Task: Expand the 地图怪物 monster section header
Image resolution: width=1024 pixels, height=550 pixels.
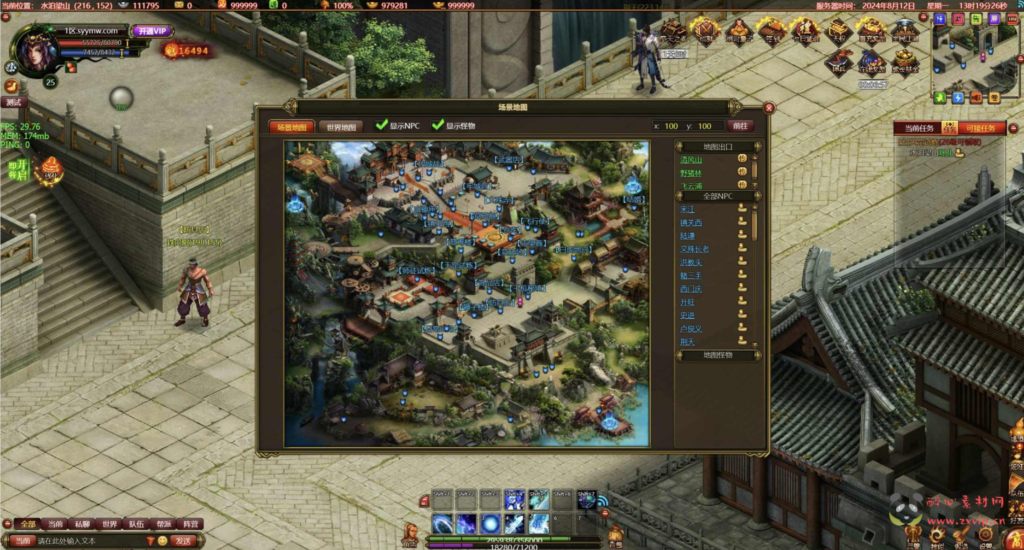Action: pyautogui.click(x=718, y=355)
